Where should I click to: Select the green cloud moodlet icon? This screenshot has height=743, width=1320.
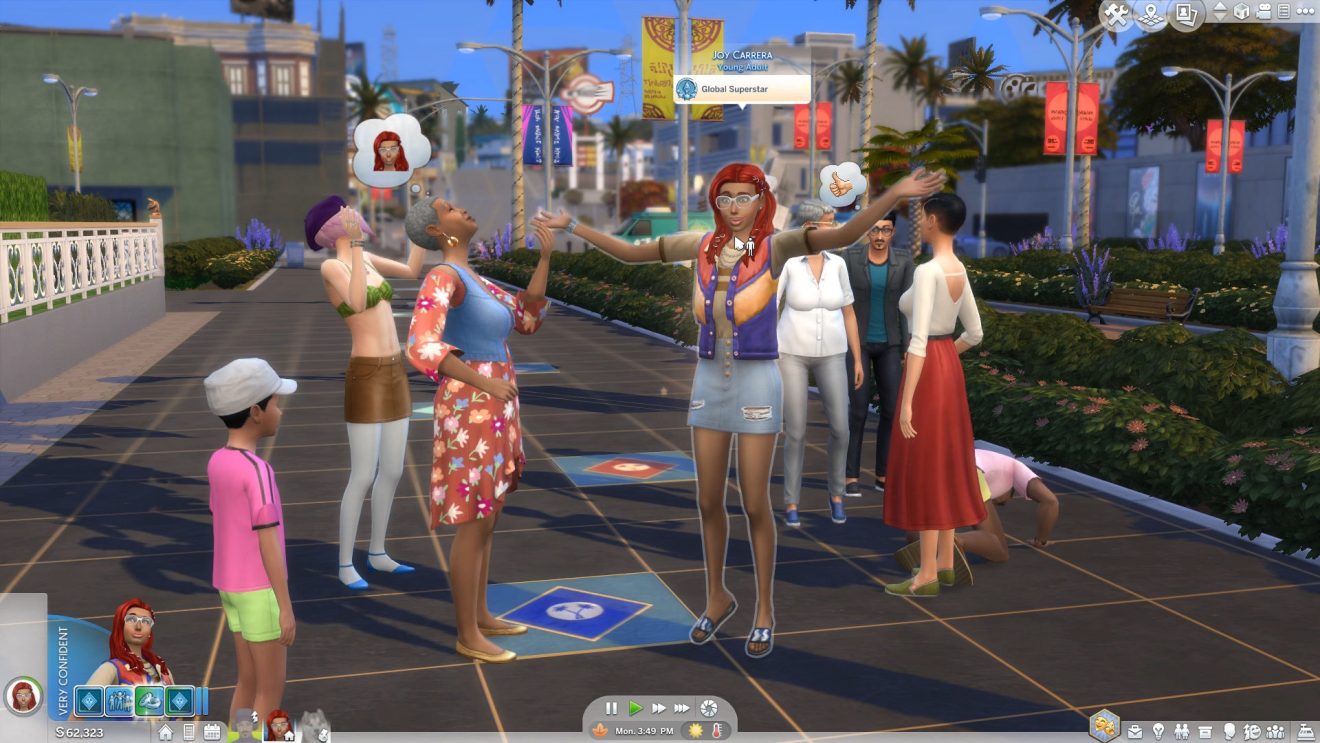point(149,701)
